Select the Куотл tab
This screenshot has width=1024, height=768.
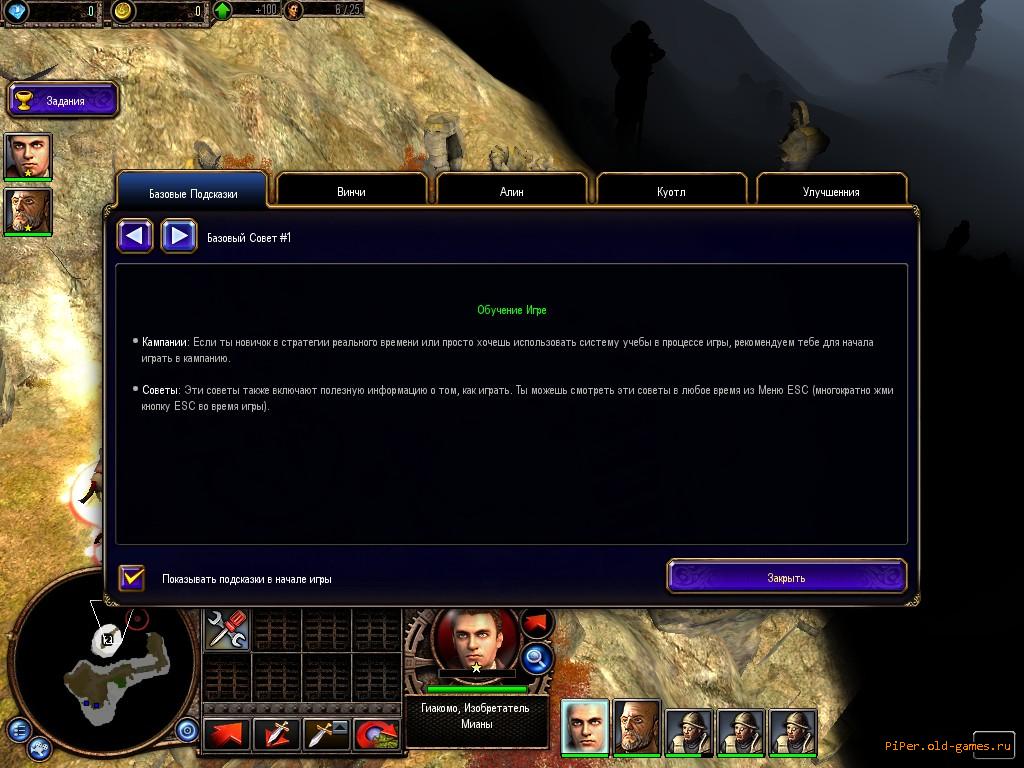(671, 191)
